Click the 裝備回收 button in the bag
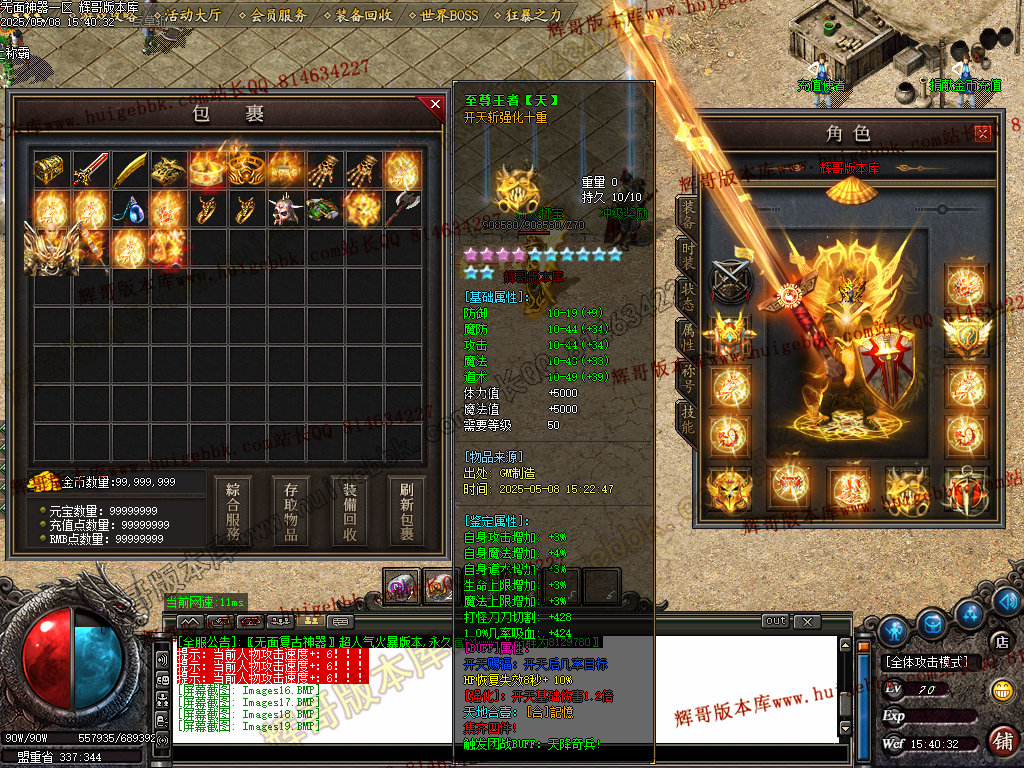Image resolution: width=1024 pixels, height=768 pixels. pyautogui.click(x=350, y=511)
